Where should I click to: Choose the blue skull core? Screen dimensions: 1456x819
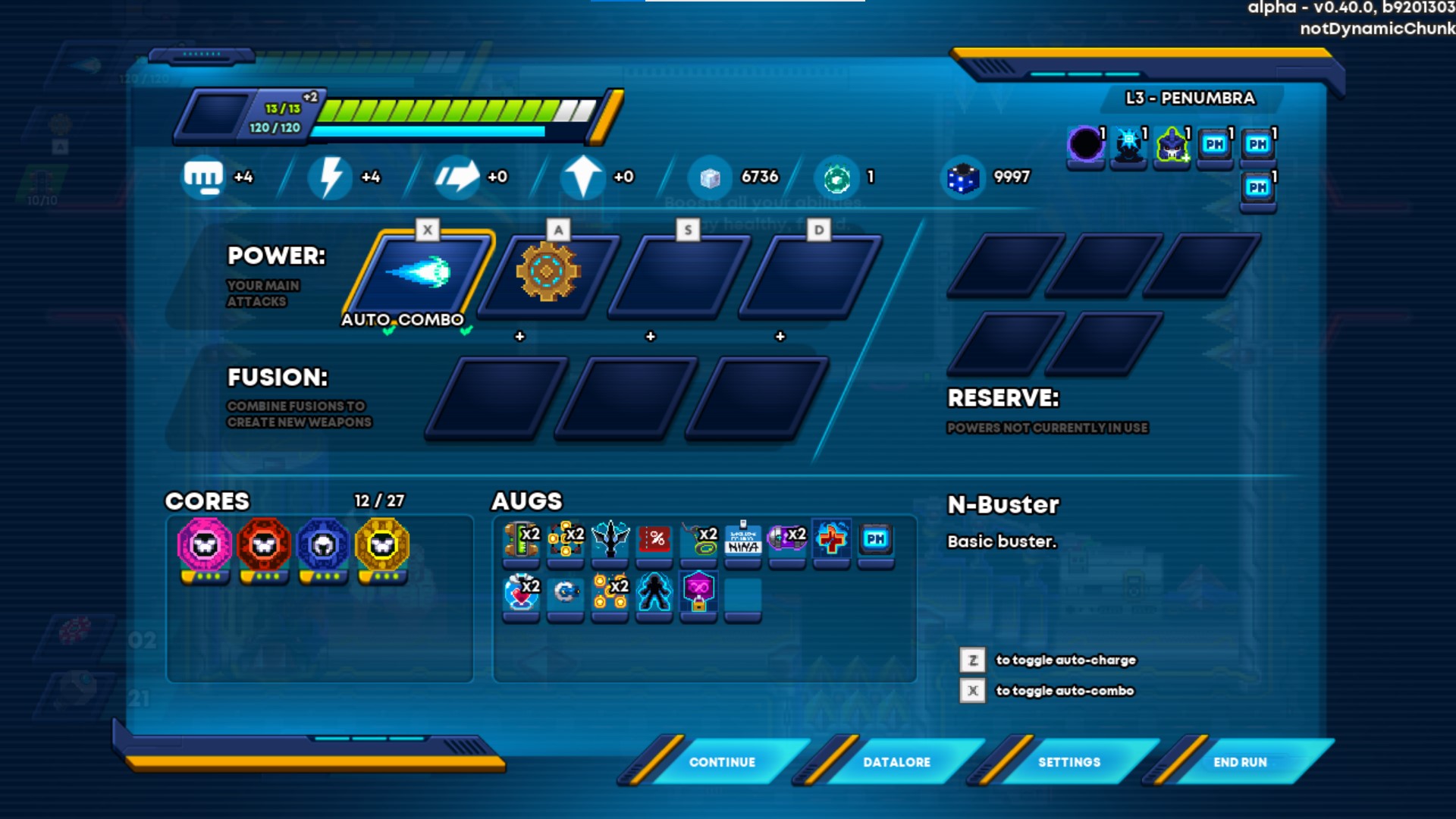point(323,545)
